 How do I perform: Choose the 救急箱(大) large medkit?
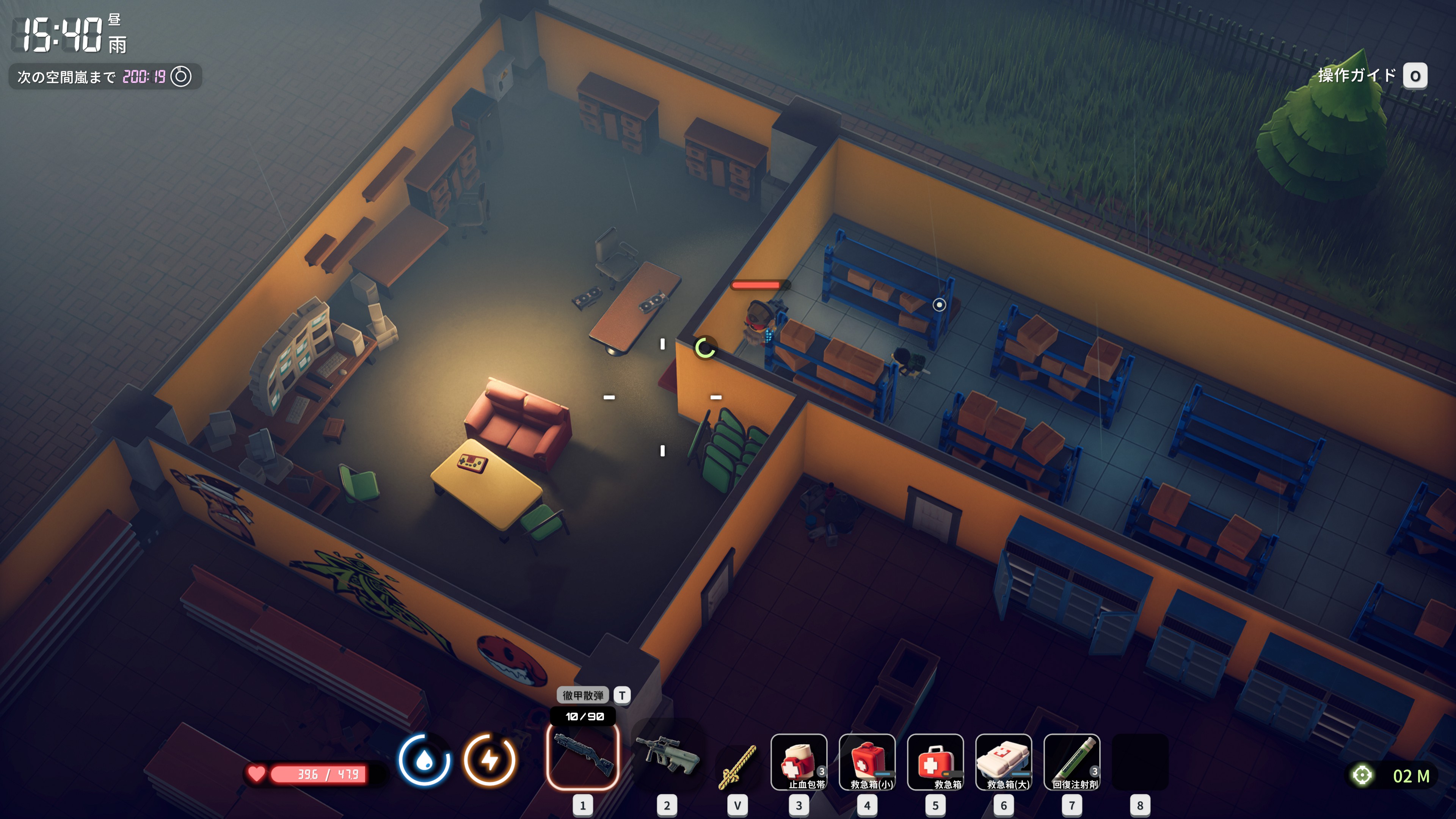(x=1004, y=761)
